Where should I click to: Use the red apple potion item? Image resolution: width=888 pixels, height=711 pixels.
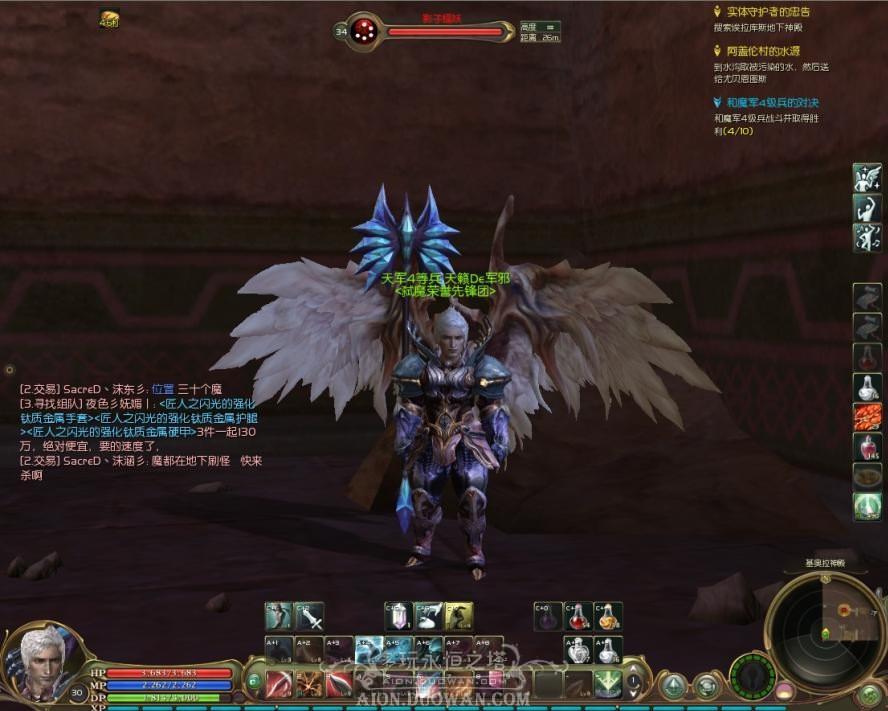tap(866, 447)
